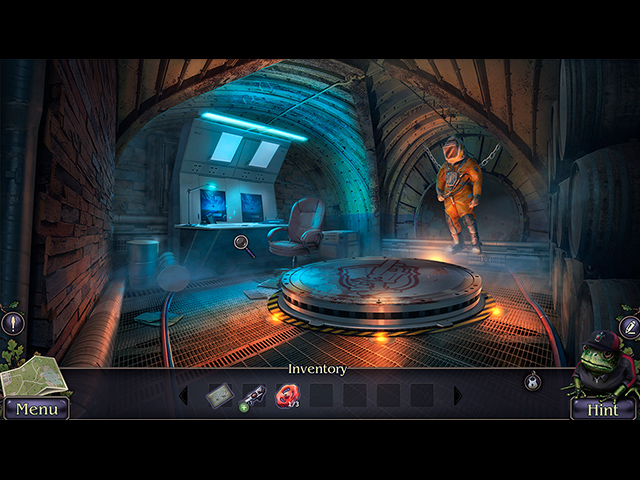
Task: Use the Hint button
Action: pos(603,409)
